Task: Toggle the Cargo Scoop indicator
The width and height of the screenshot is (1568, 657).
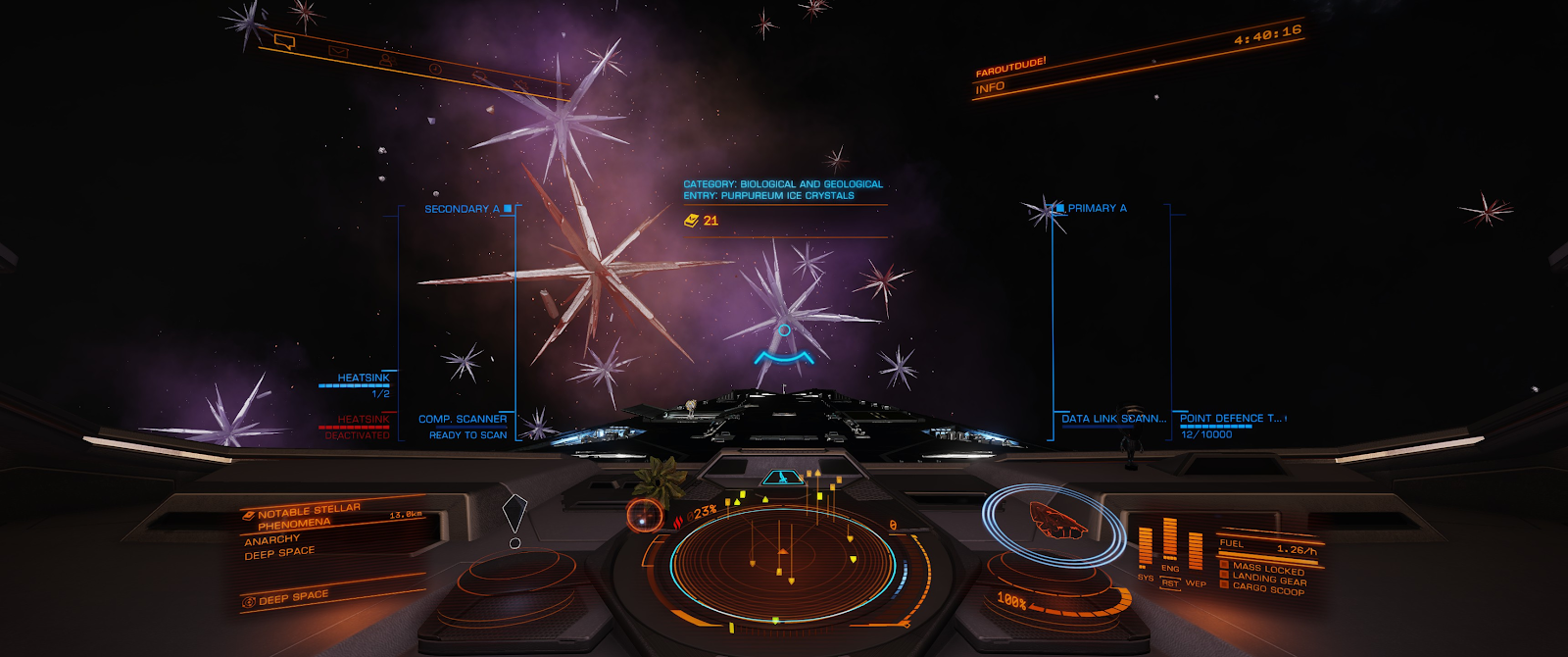Action: coord(1268,588)
